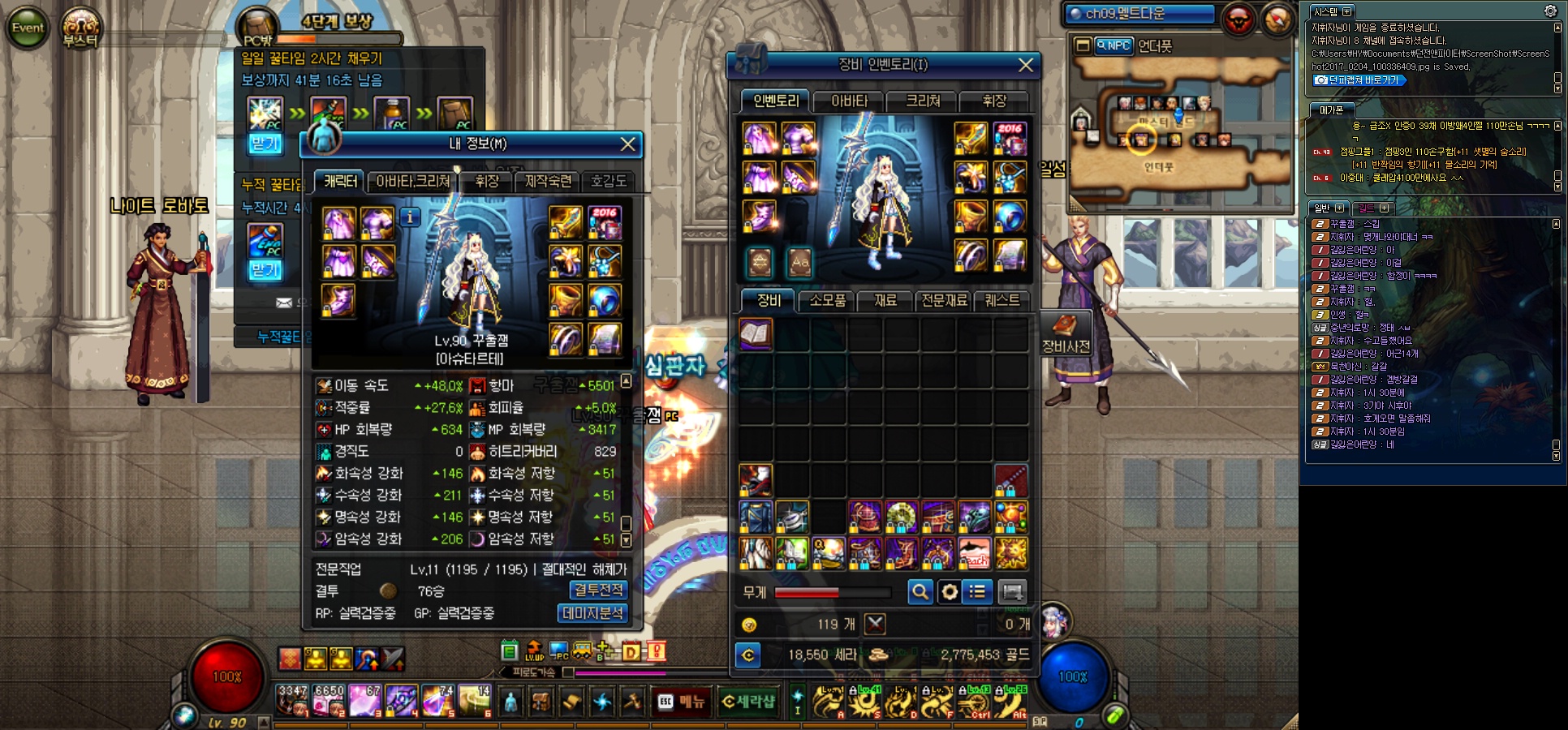Click the 결투전적 button
This screenshot has width=1568, height=730.
pos(599,590)
